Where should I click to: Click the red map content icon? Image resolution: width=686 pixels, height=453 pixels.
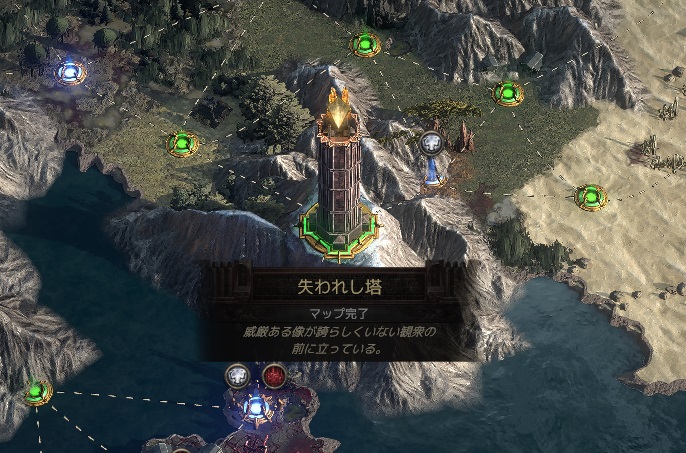pos(274,376)
